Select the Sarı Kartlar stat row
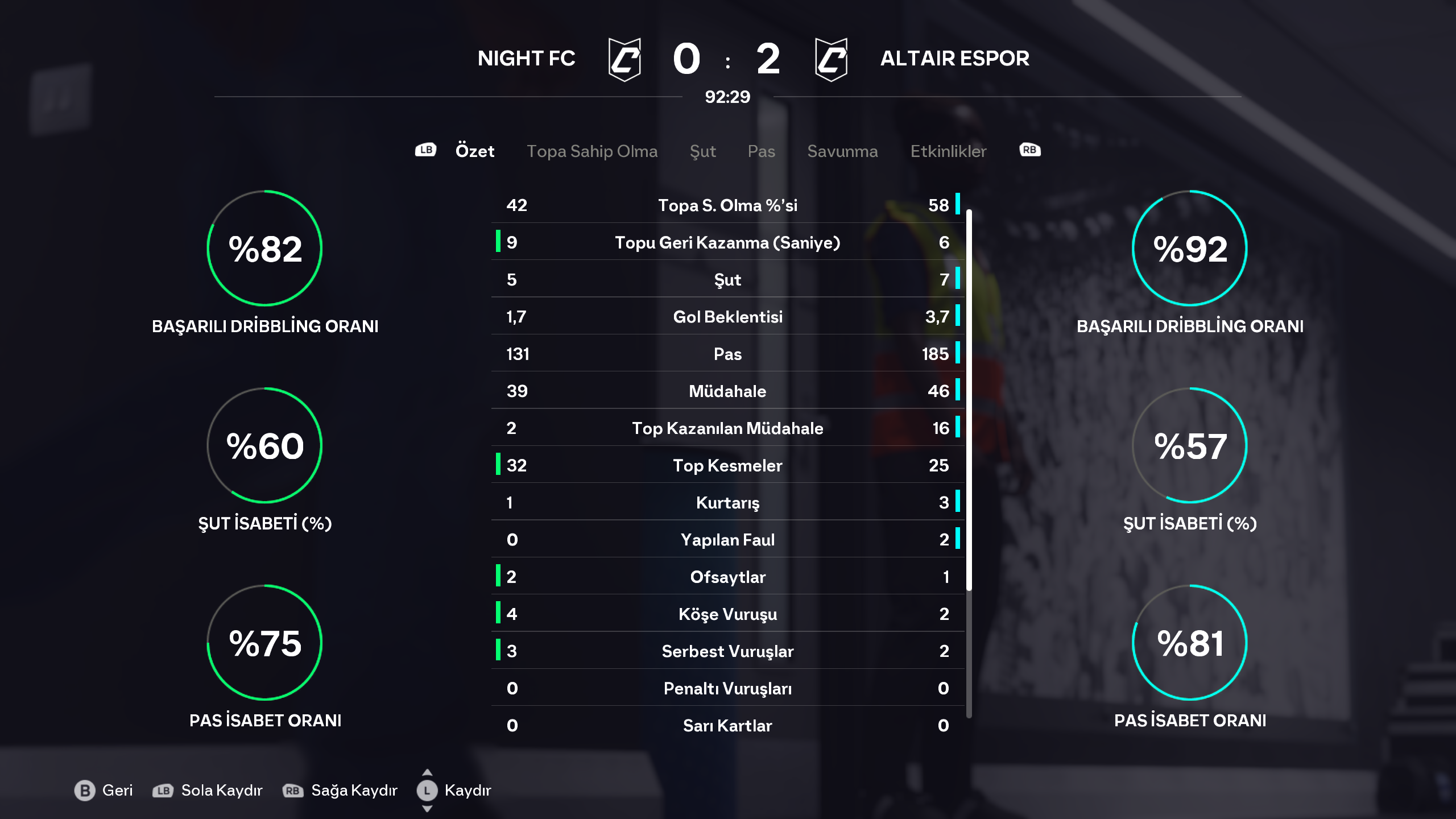1456x819 pixels. [727, 726]
